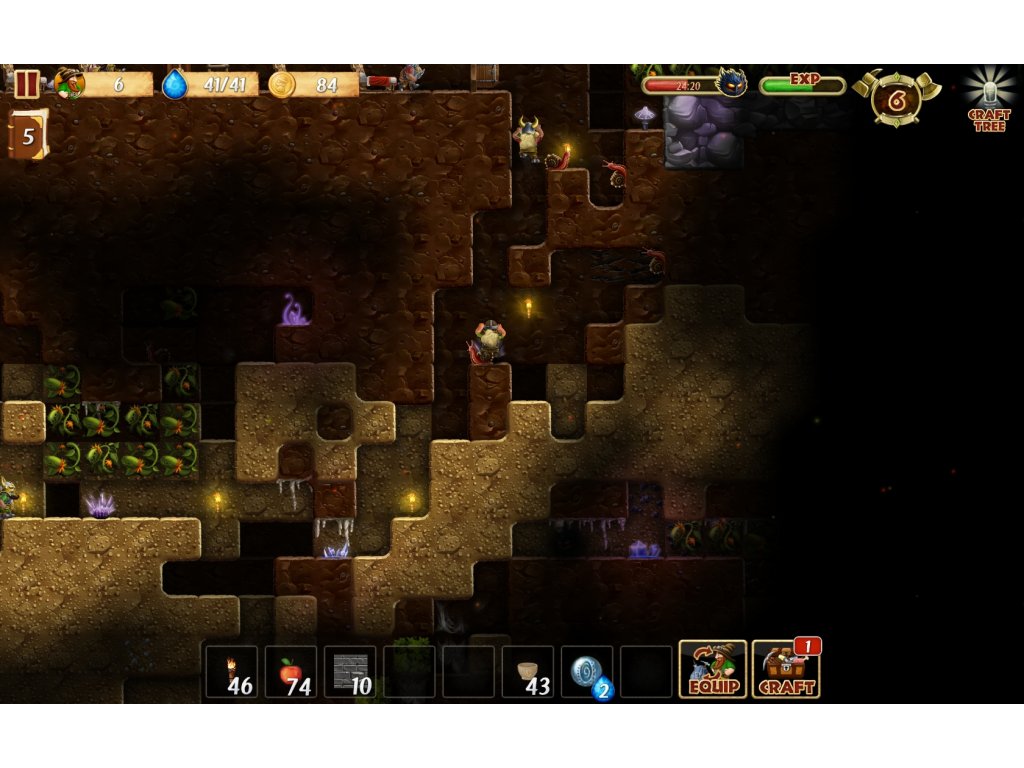
Task: Open the Craft chest menu
Action: tap(786, 669)
